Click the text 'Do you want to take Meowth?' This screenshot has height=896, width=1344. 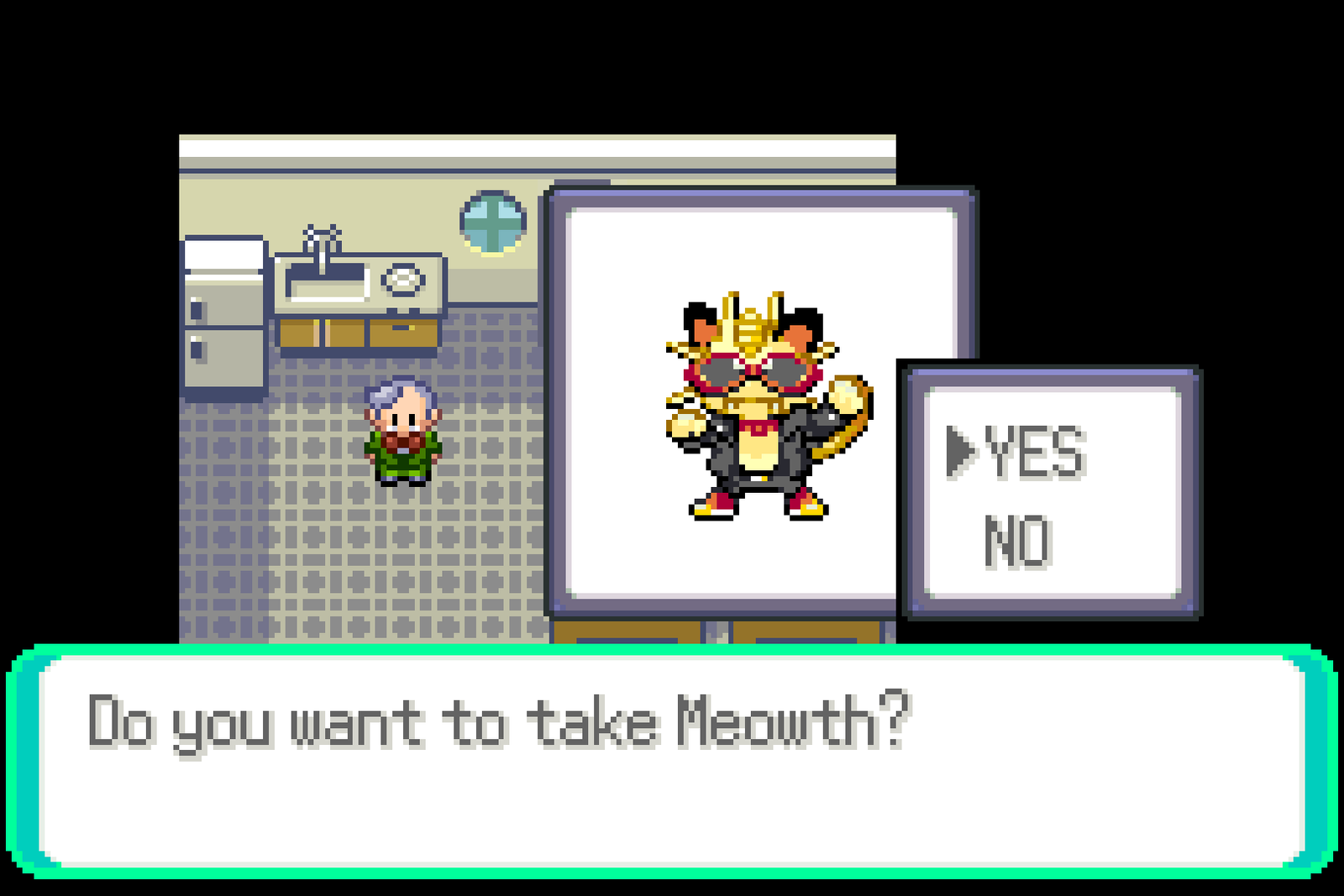pos(496,718)
